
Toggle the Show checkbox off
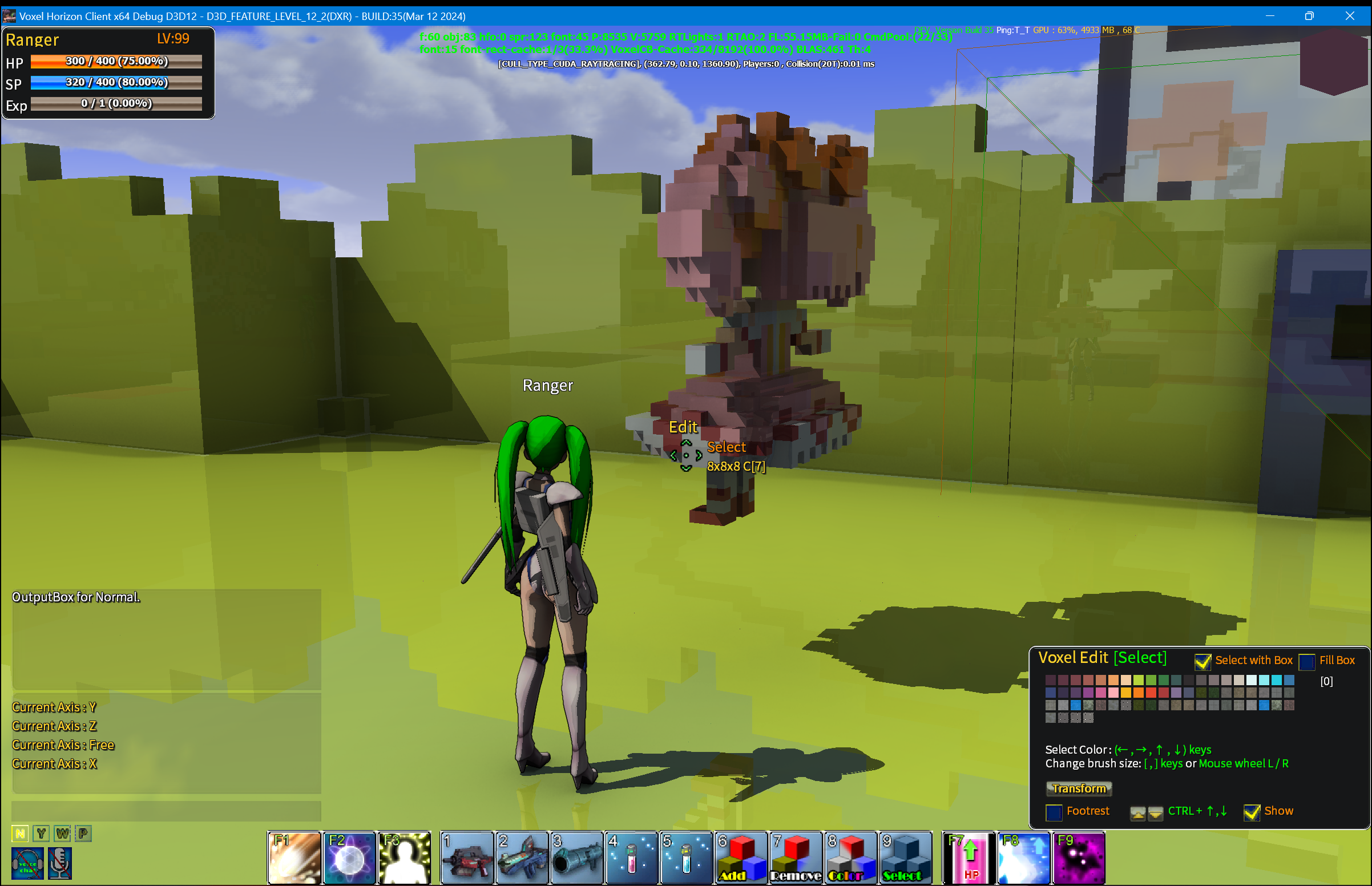pos(1252,812)
